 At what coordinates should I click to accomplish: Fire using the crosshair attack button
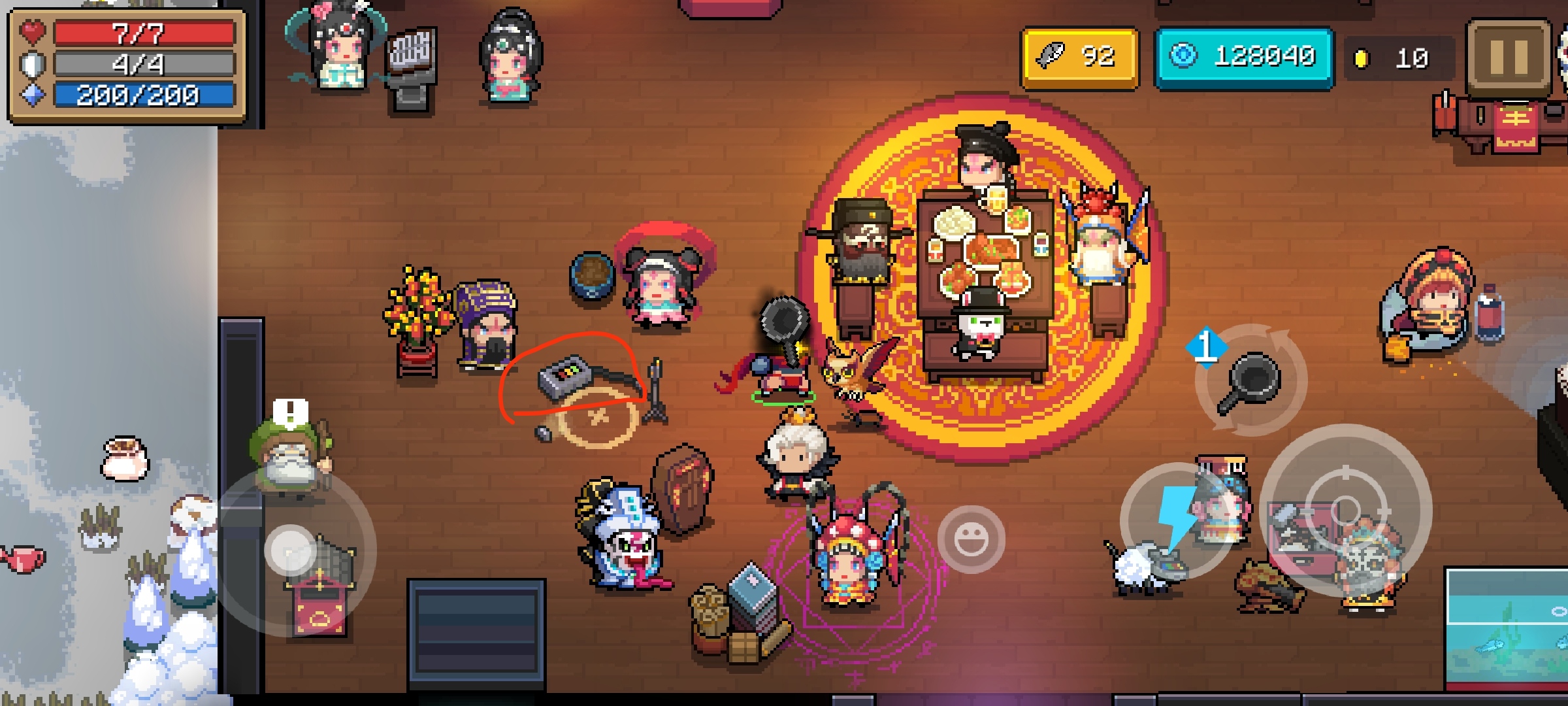(1345, 509)
